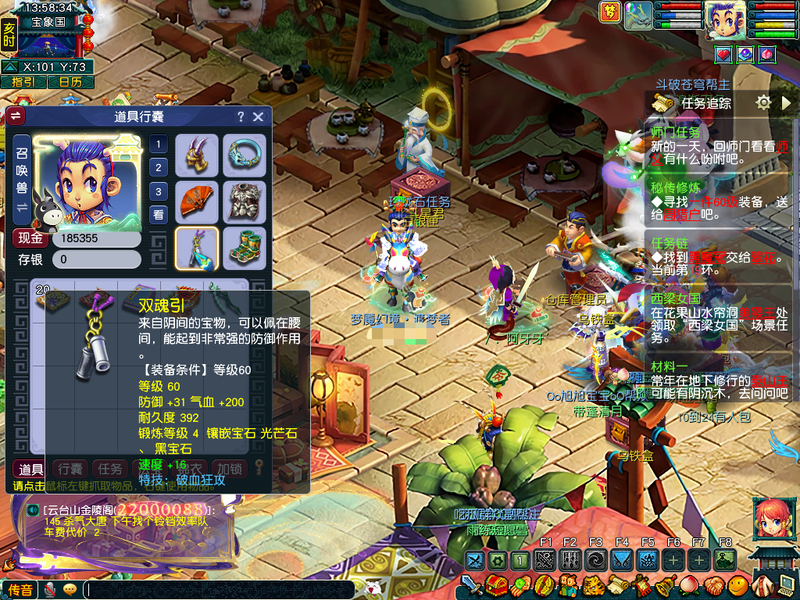Click the red heart buff icon
Image resolution: width=800 pixels, height=600 pixels.
[x=722, y=54]
